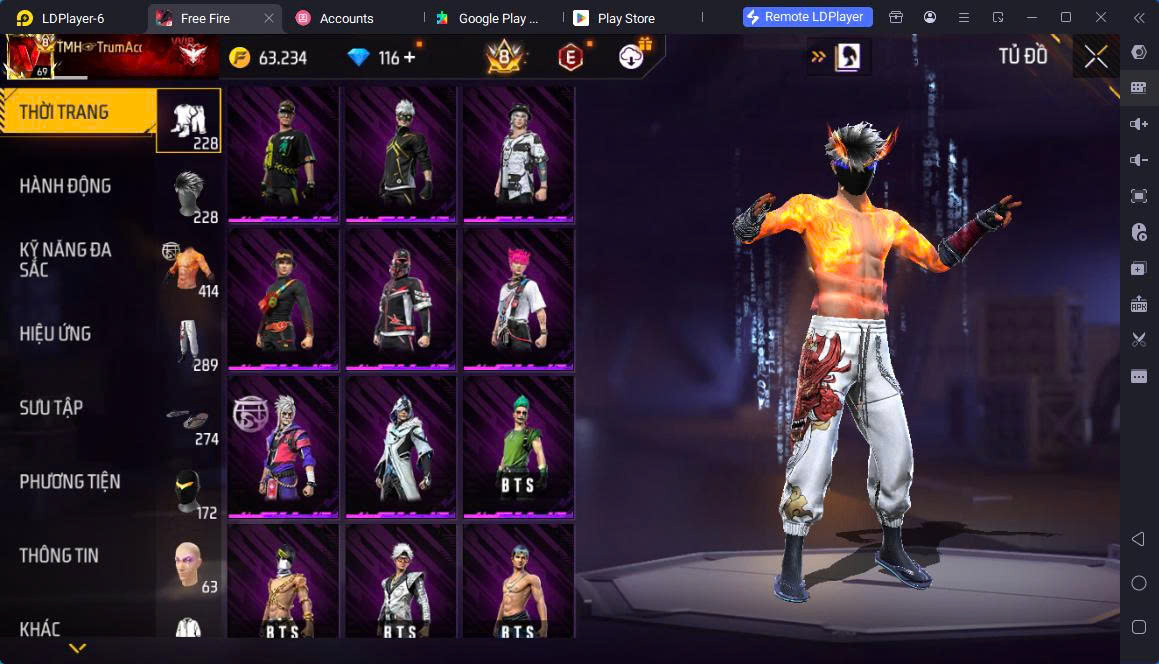Select the black outfit with green shirt print

283,152
